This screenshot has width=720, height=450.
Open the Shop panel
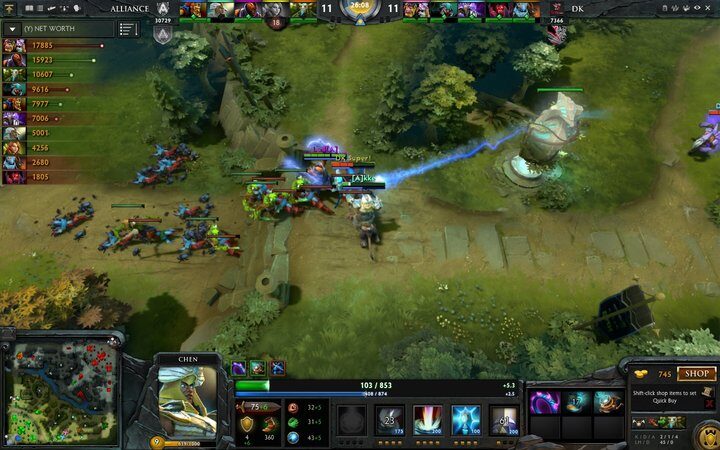(x=696, y=374)
